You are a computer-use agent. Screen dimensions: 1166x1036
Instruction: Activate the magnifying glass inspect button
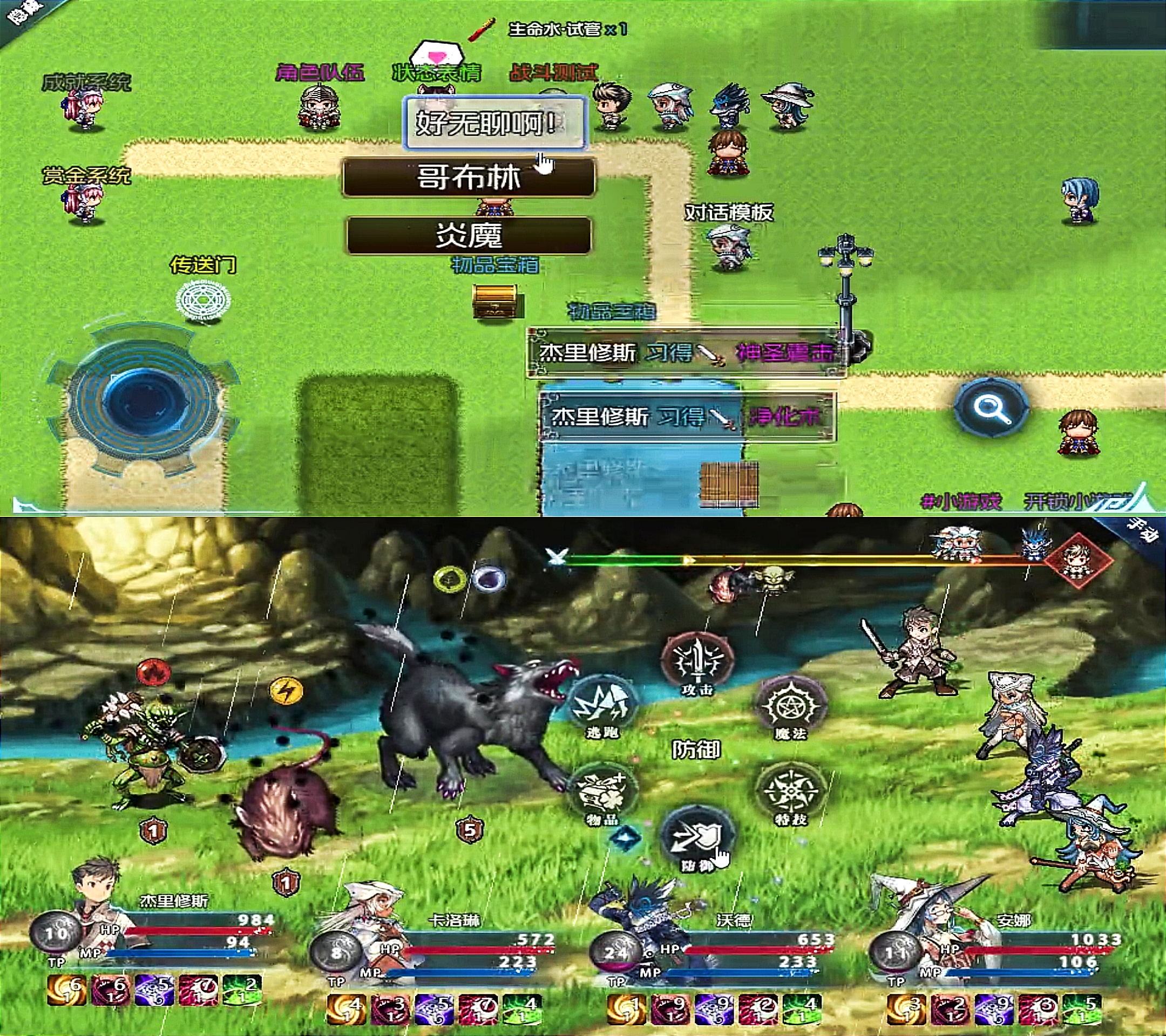992,408
